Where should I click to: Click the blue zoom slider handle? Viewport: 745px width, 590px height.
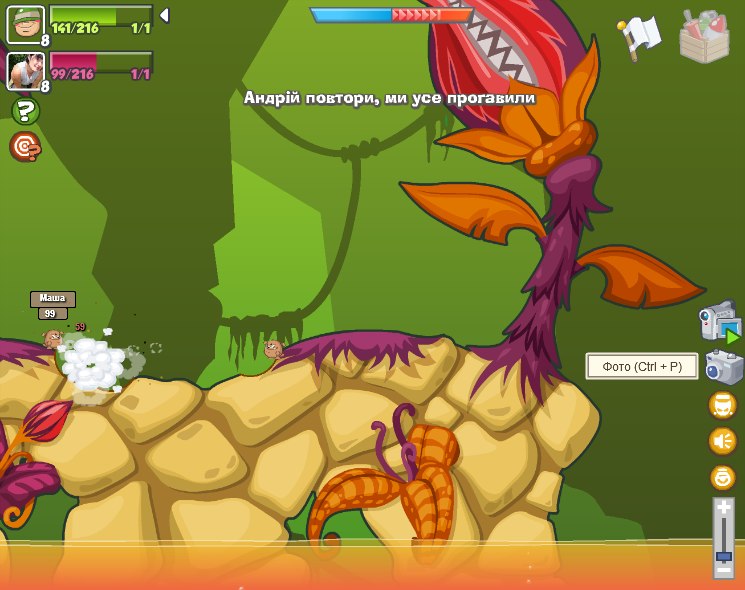pos(723,555)
